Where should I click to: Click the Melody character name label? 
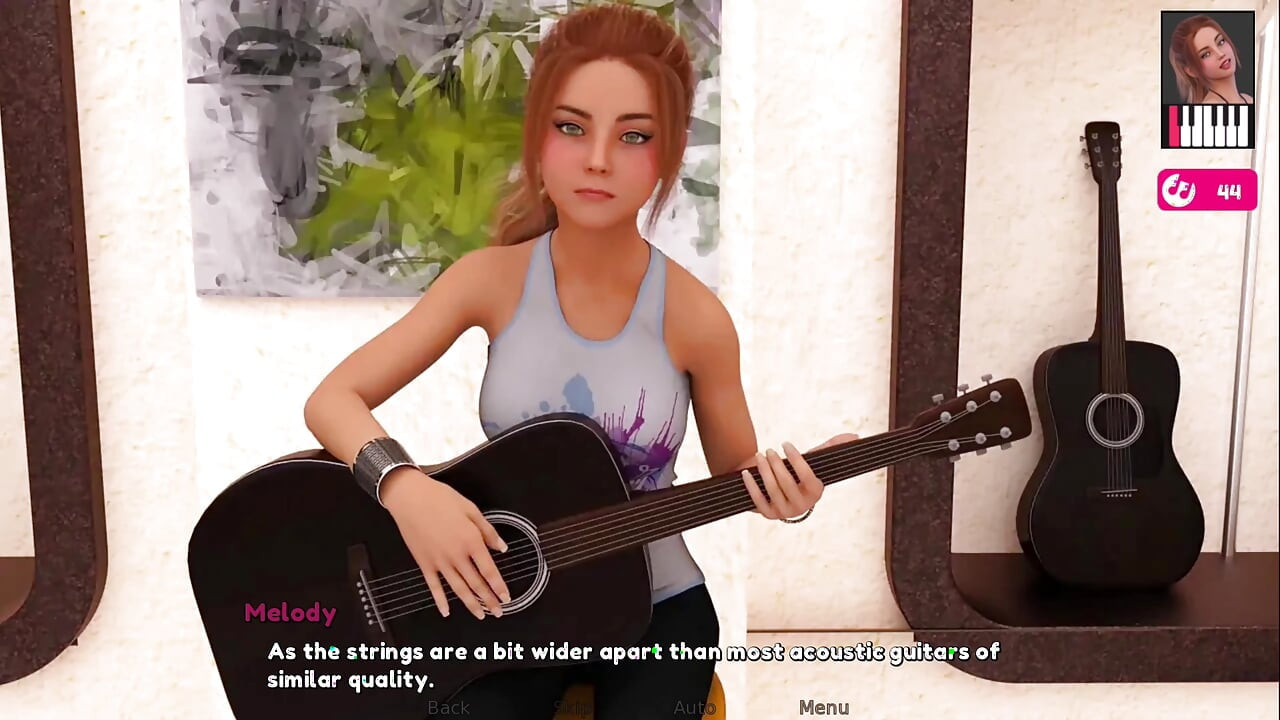point(290,613)
